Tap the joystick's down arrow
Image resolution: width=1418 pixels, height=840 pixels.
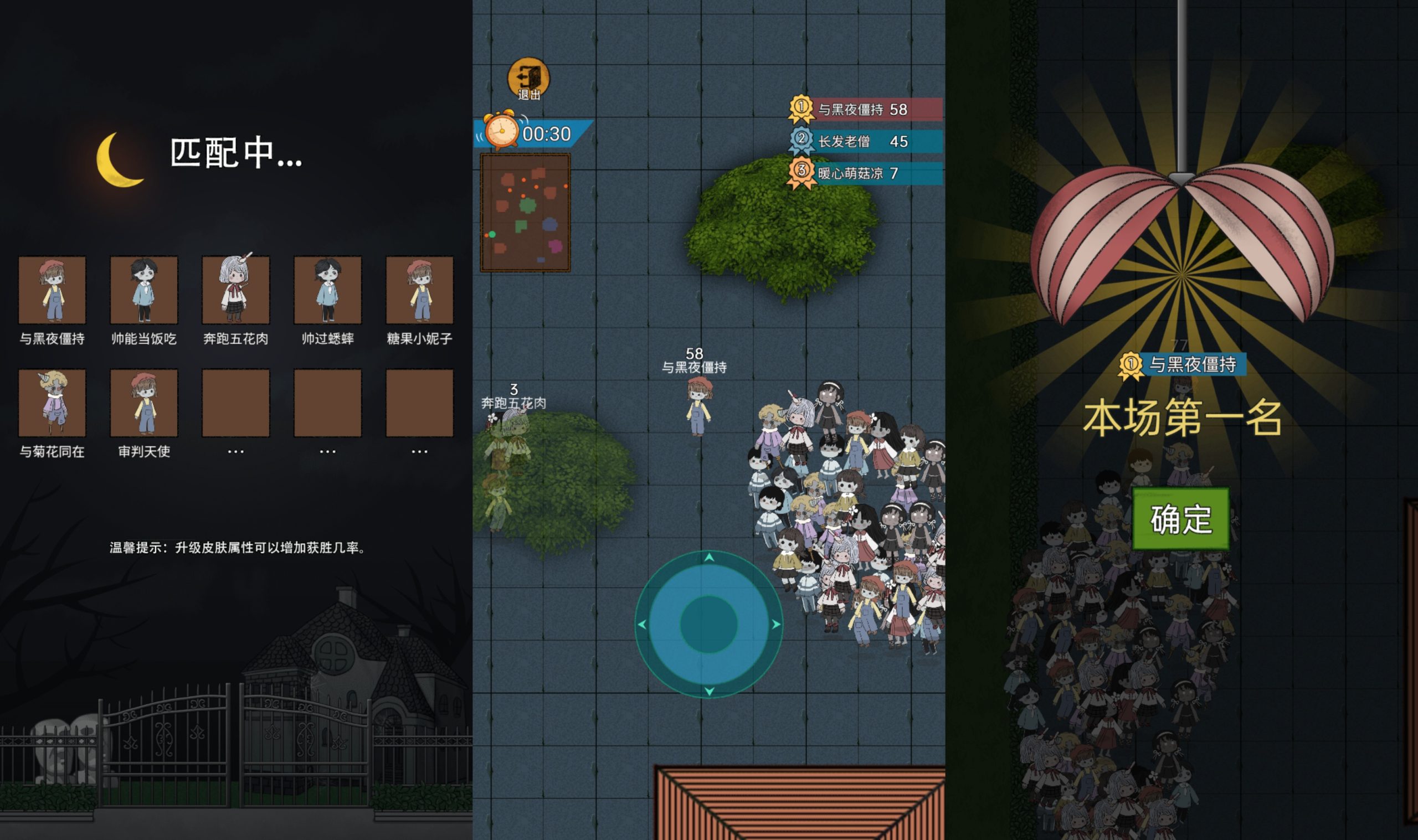click(708, 690)
